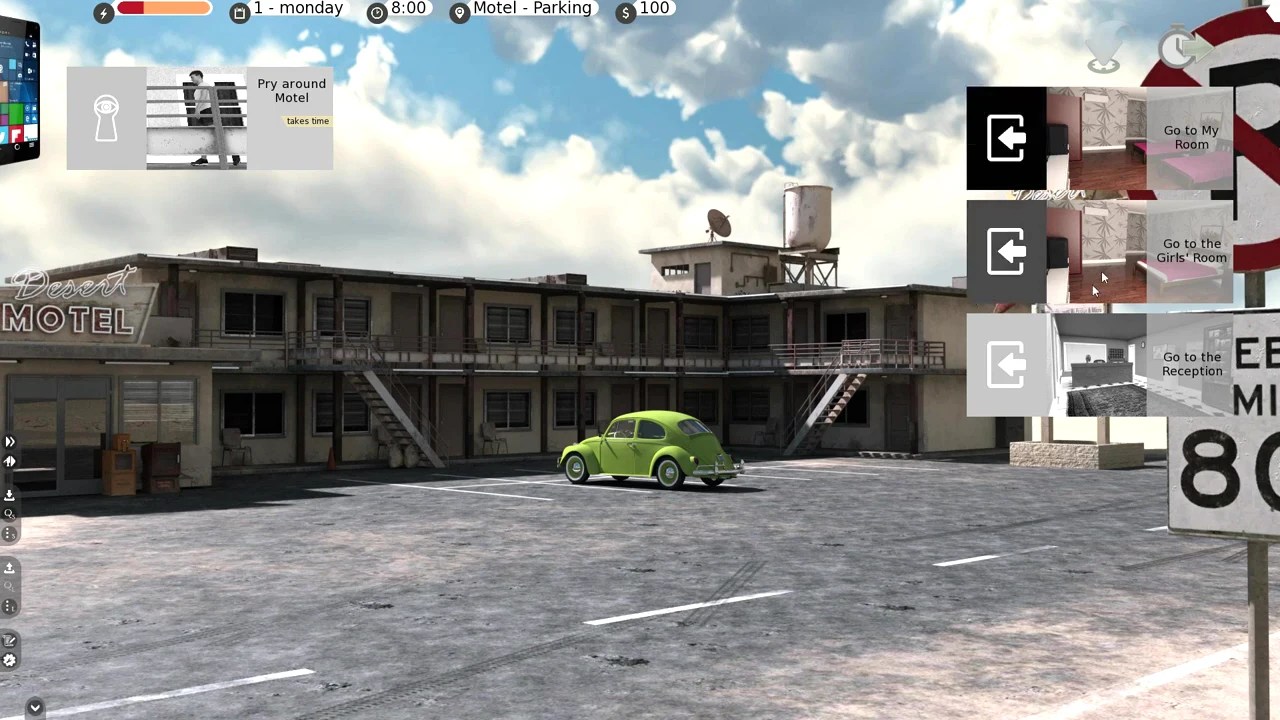1280x720 pixels.
Task: Choose Pry around Motel action
Action: click(199, 118)
